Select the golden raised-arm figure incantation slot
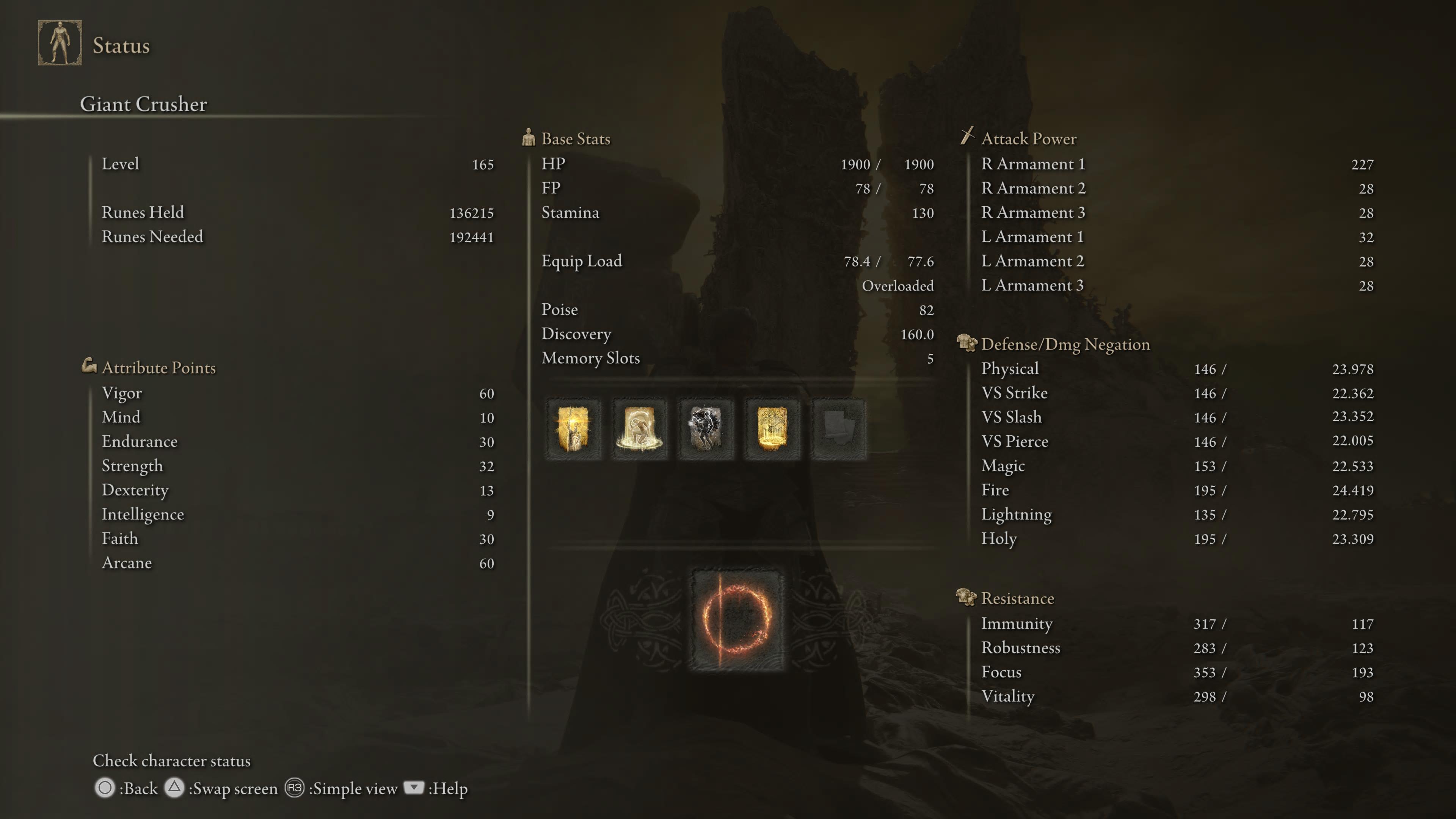 click(573, 429)
